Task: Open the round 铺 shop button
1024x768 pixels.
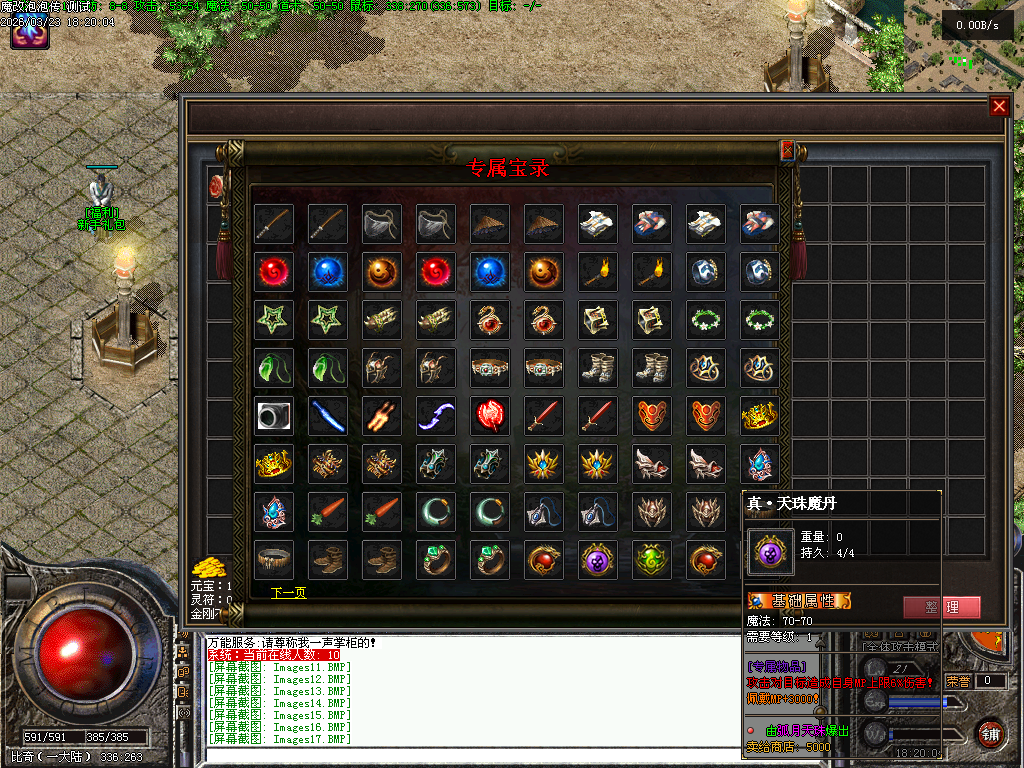Action: click(990, 733)
